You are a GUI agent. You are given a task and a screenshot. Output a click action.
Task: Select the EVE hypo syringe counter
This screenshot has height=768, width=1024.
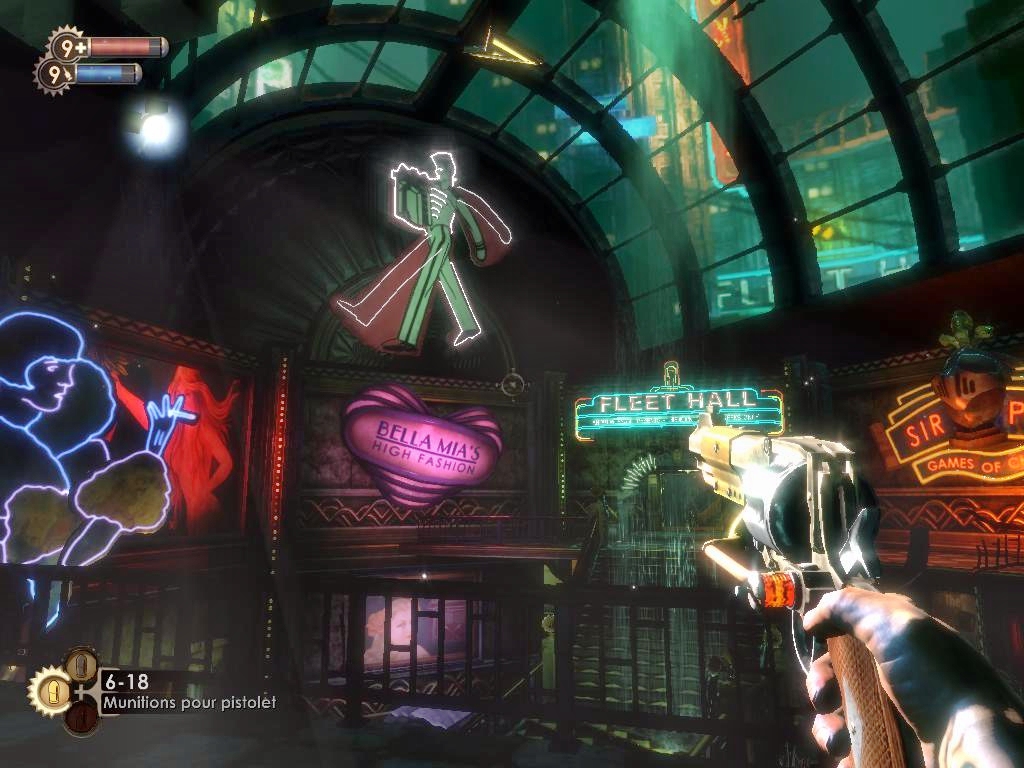click(x=52, y=73)
